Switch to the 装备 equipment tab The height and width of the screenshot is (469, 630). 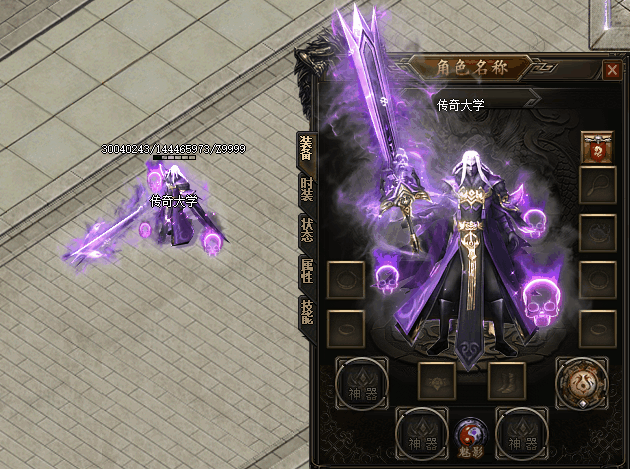tap(306, 147)
